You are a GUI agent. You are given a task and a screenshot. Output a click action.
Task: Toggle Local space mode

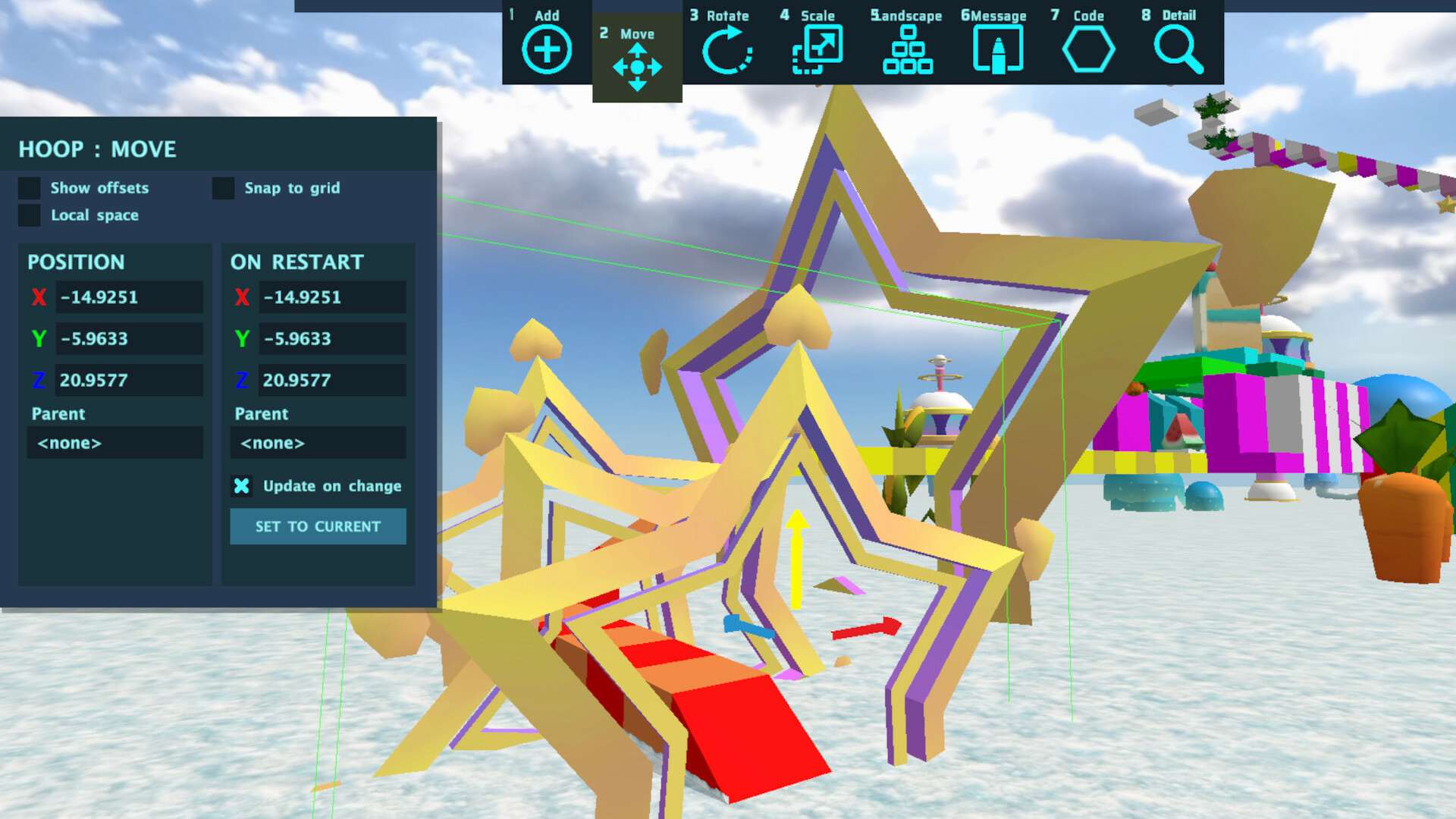click(x=28, y=215)
